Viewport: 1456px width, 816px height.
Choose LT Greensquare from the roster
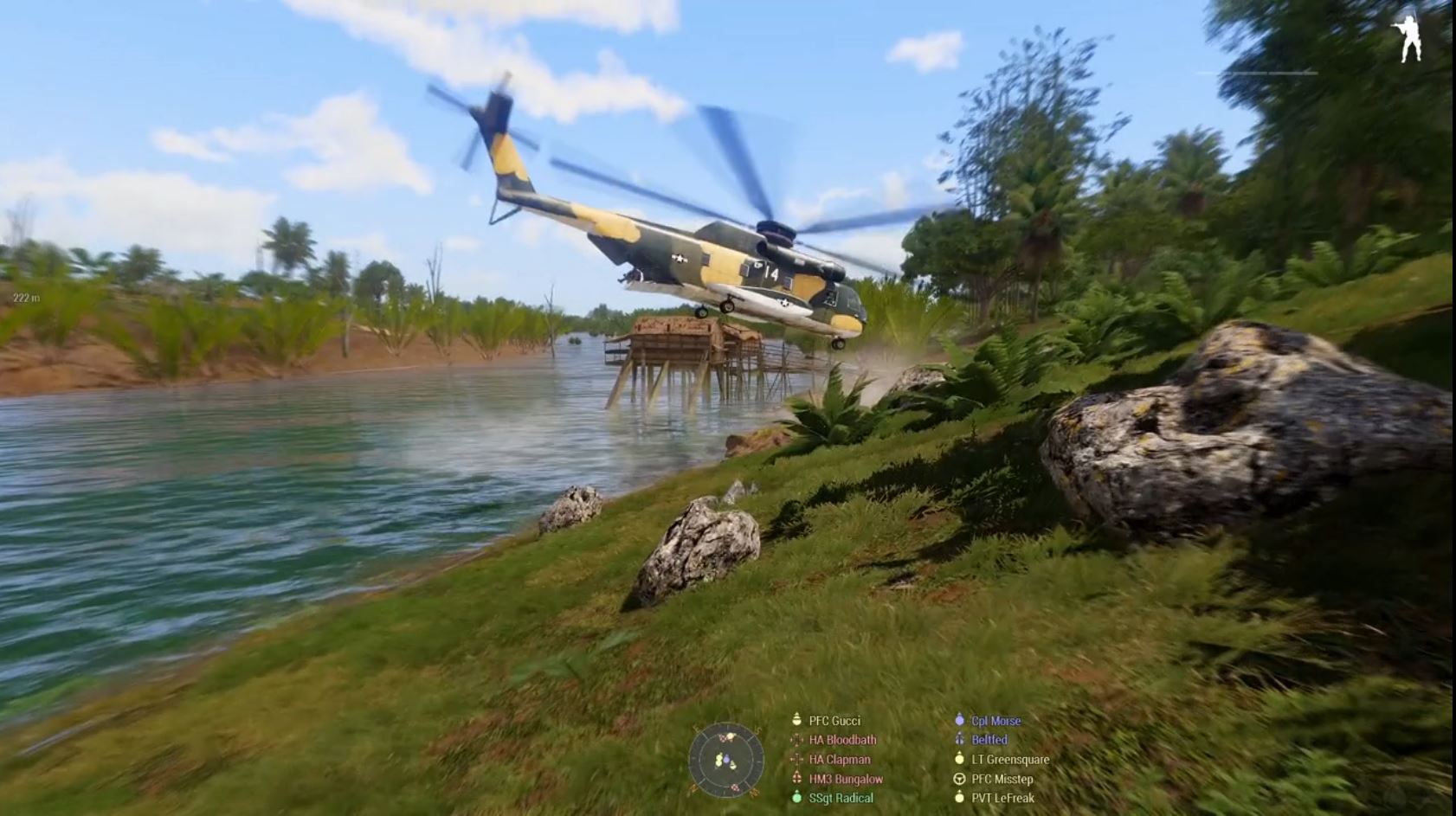point(1009,760)
